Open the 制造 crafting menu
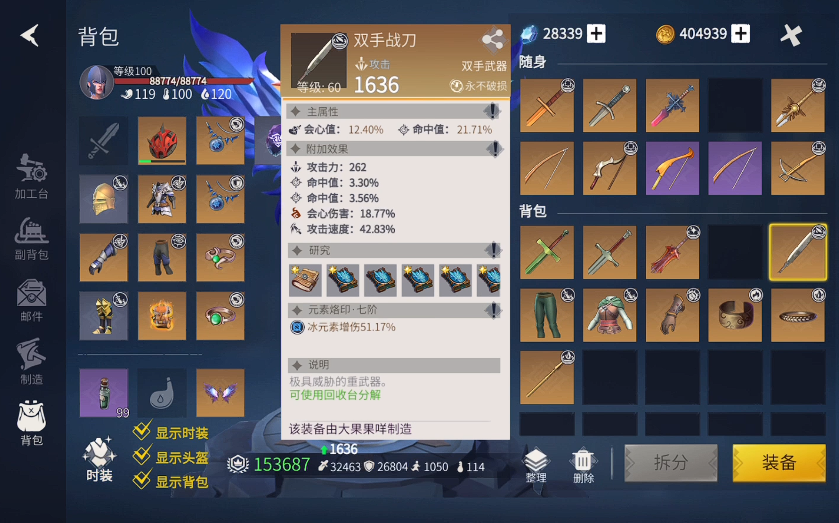 (x=32, y=361)
